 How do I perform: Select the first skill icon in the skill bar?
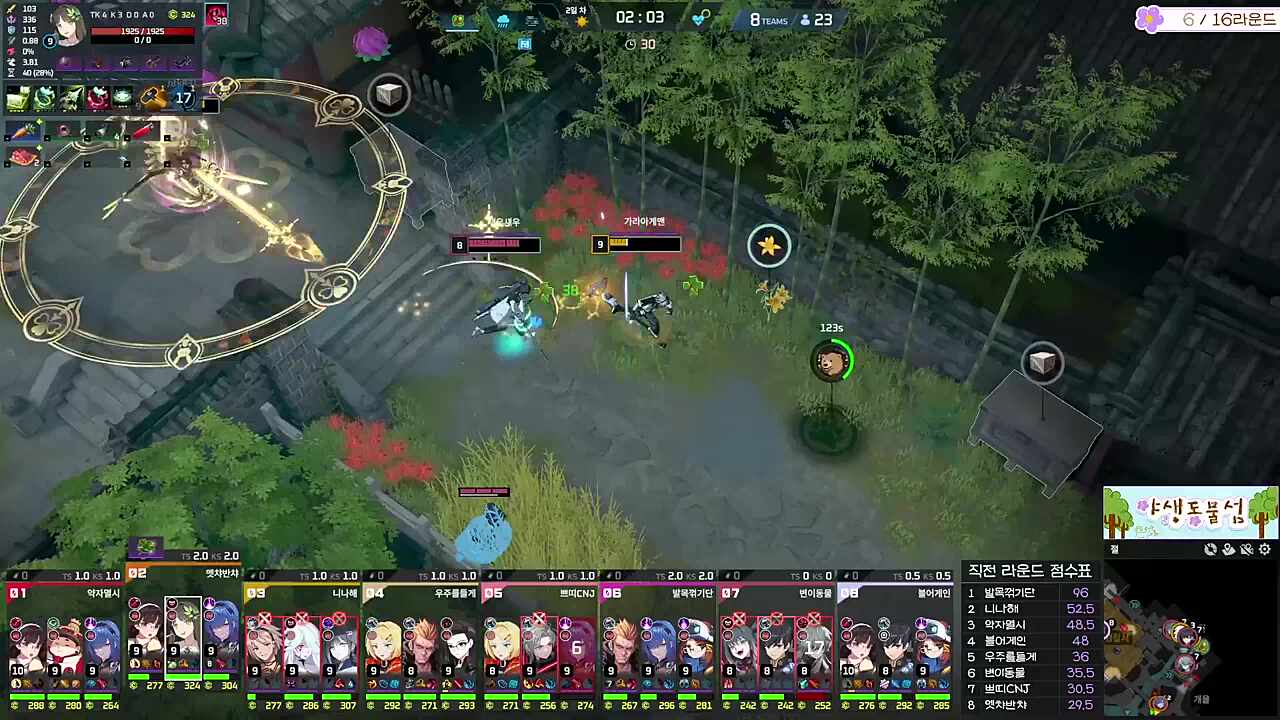pyautogui.click(x=18, y=99)
